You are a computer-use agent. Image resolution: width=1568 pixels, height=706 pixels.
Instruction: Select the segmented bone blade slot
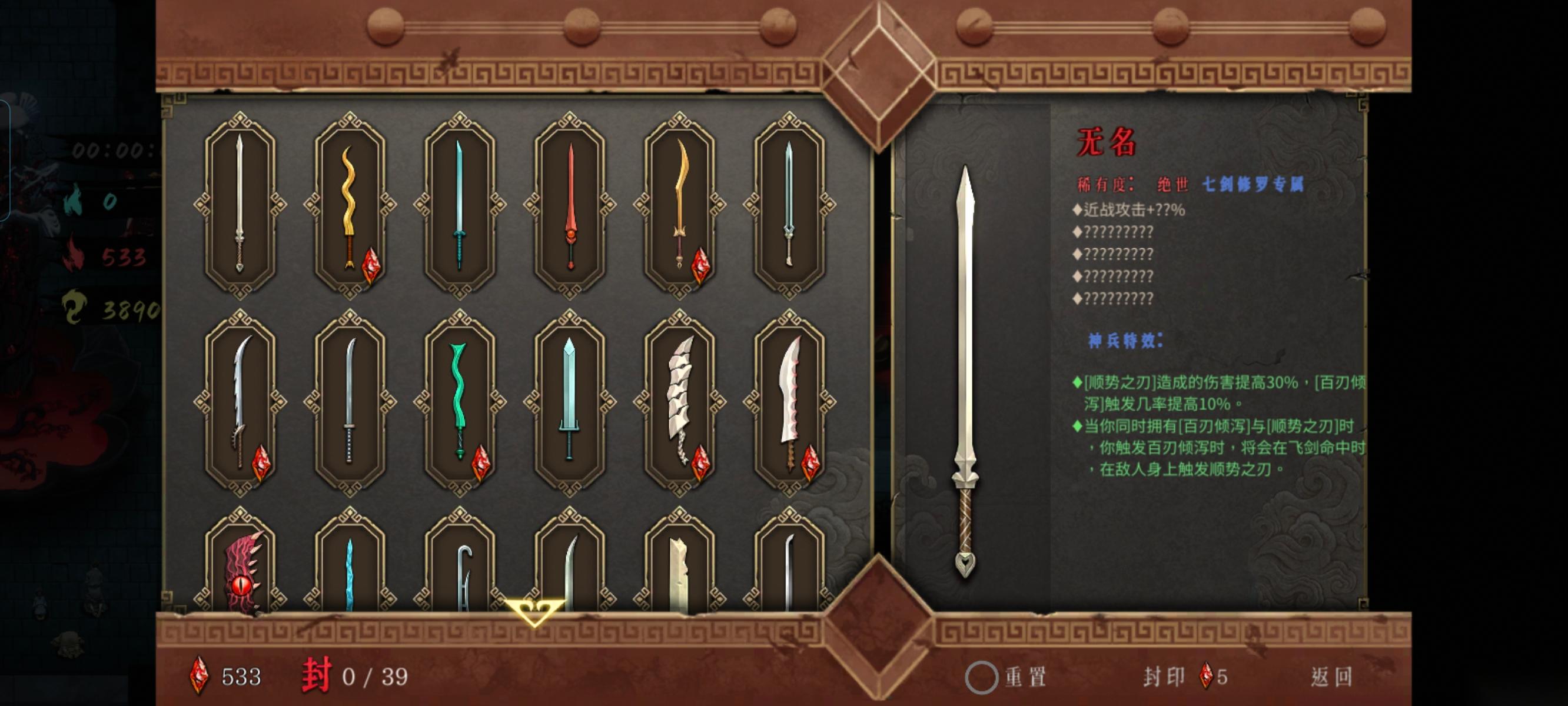(679, 402)
